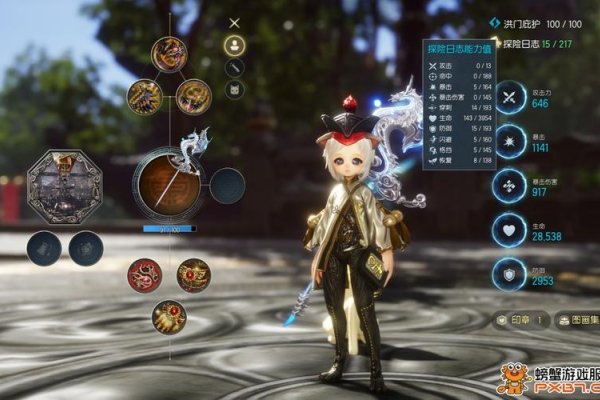Open the 印章 seal button
The width and height of the screenshot is (600, 400).
[520, 320]
